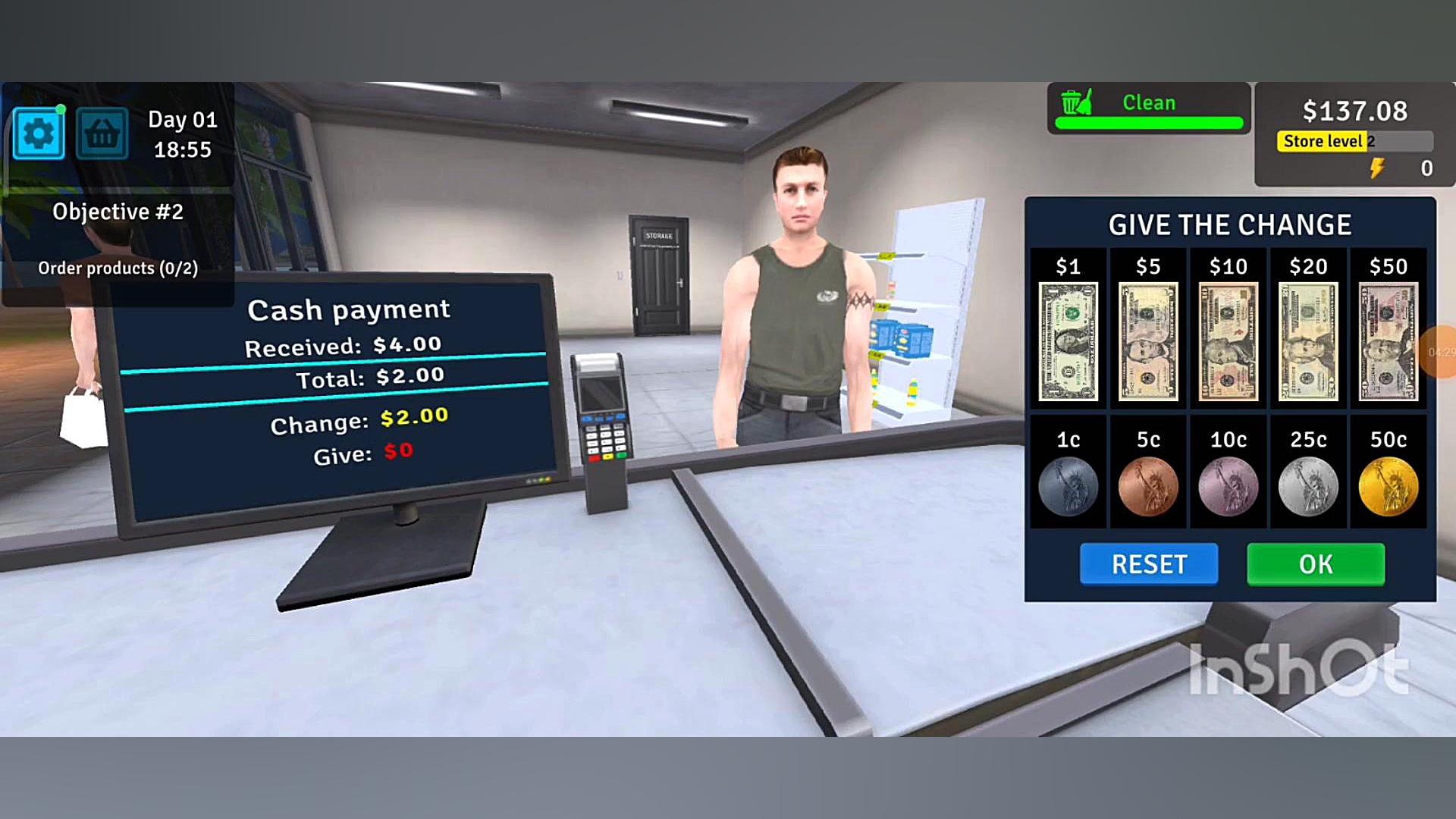Select the $5 bill
This screenshot has width=1456, height=819.
pyautogui.click(x=1148, y=341)
